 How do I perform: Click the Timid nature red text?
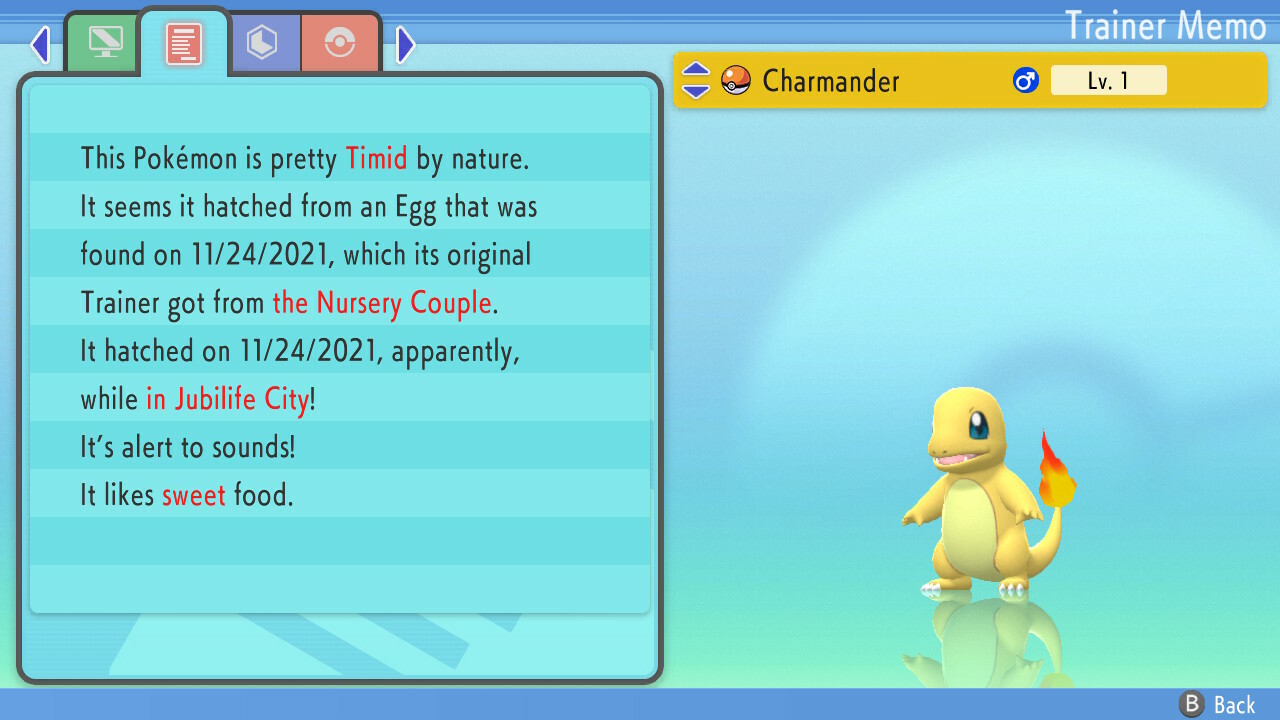pos(376,158)
